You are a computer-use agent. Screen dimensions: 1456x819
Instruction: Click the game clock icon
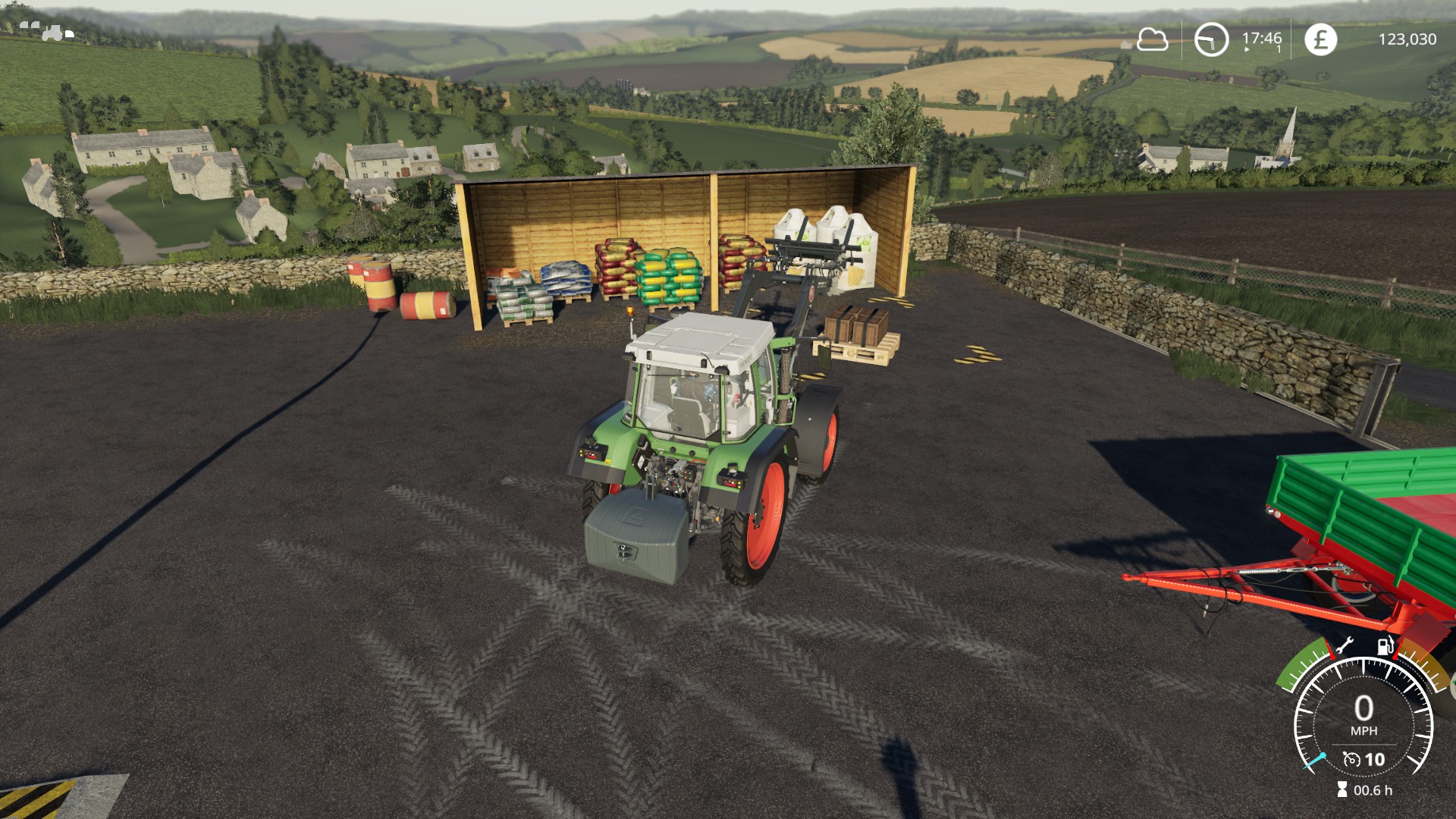click(x=1211, y=39)
